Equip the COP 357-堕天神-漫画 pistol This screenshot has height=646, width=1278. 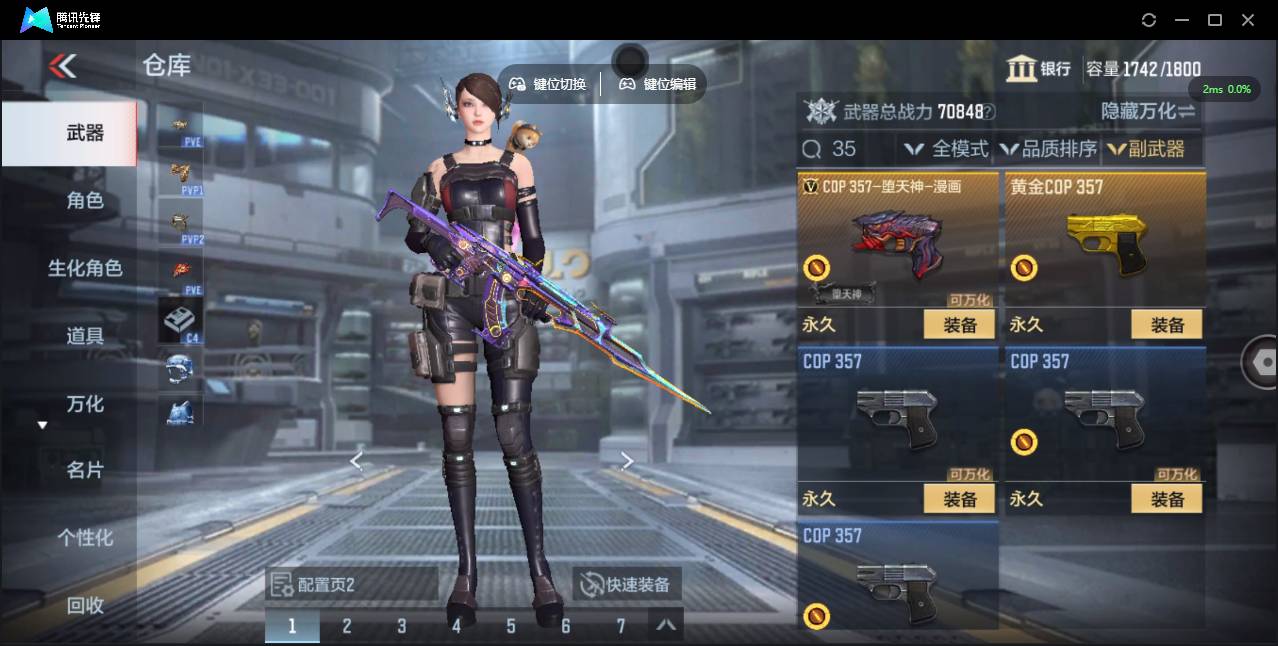point(958,325)
